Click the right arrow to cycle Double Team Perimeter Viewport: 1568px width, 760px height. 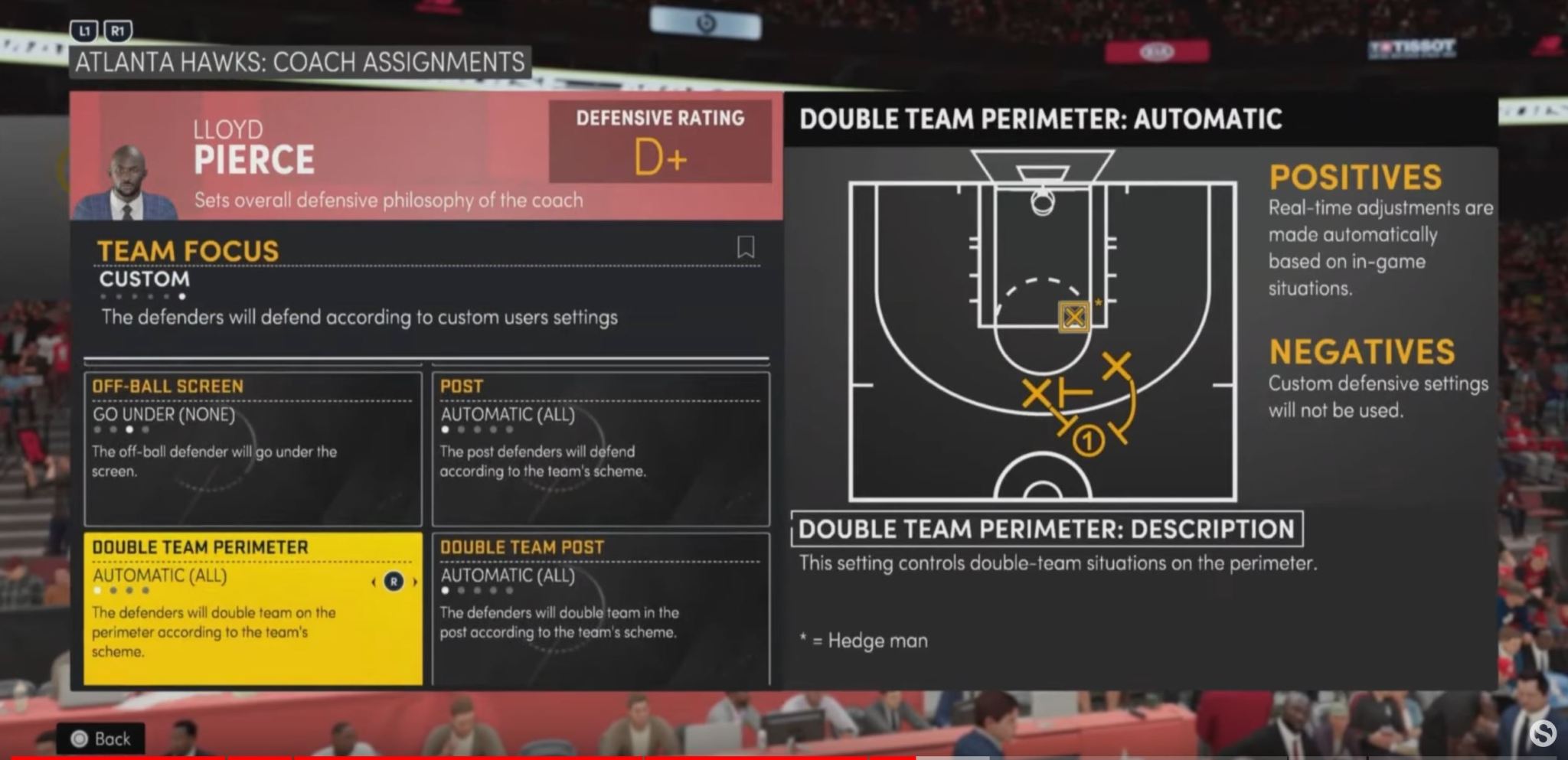(x=416, y=582)
